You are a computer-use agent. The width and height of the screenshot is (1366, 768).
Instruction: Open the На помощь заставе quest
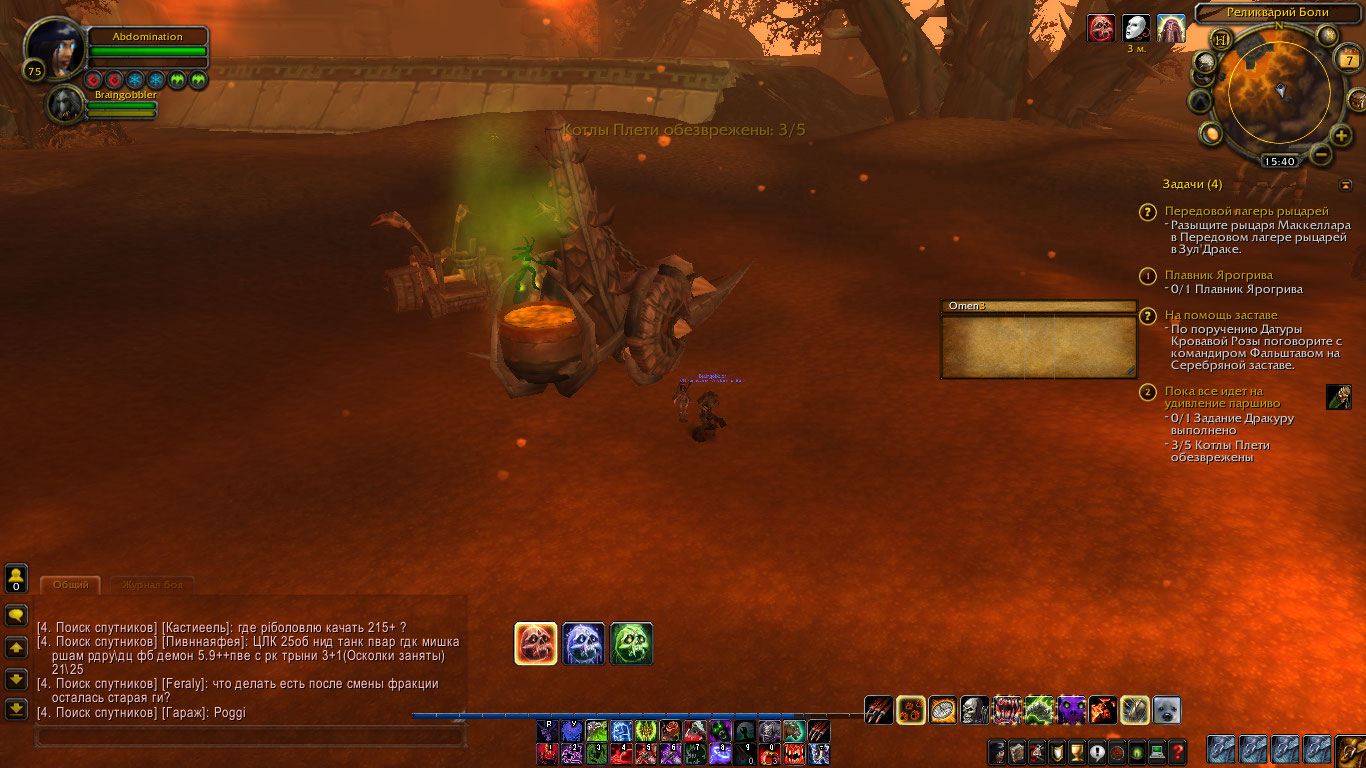1220,315
